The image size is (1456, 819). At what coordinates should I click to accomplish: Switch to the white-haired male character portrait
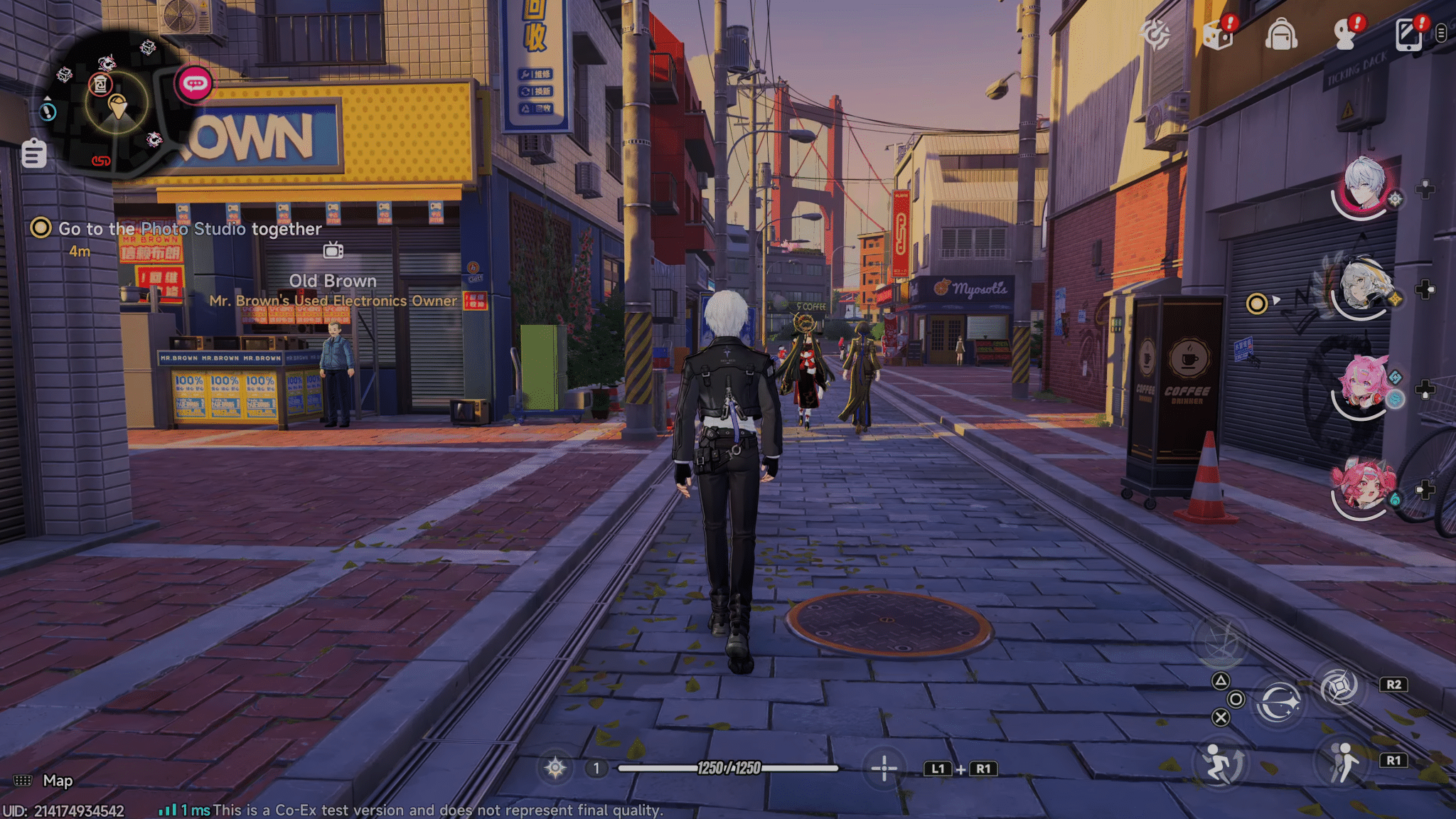(x=1363, y=187)
